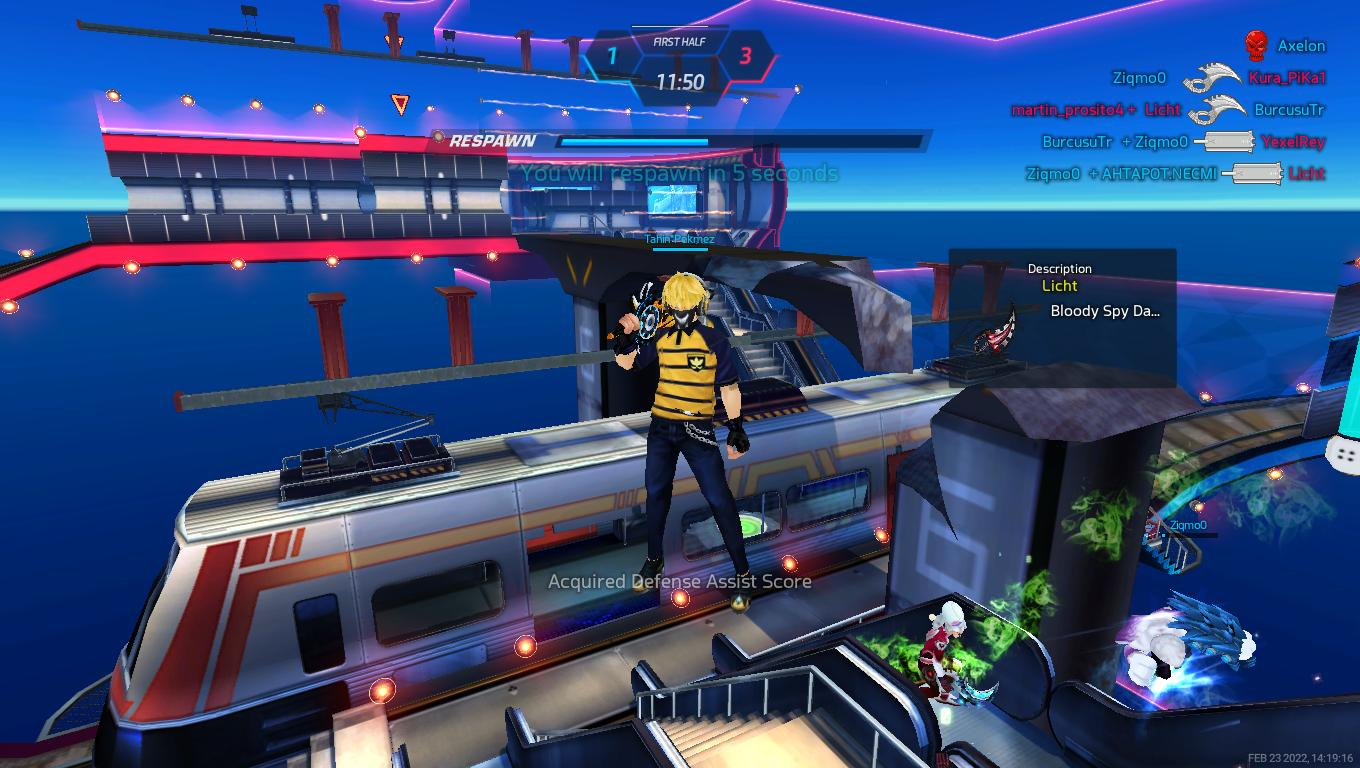
Task: Select Kura_PiKa1 in the kill feed
Action: coord(1286,78)
